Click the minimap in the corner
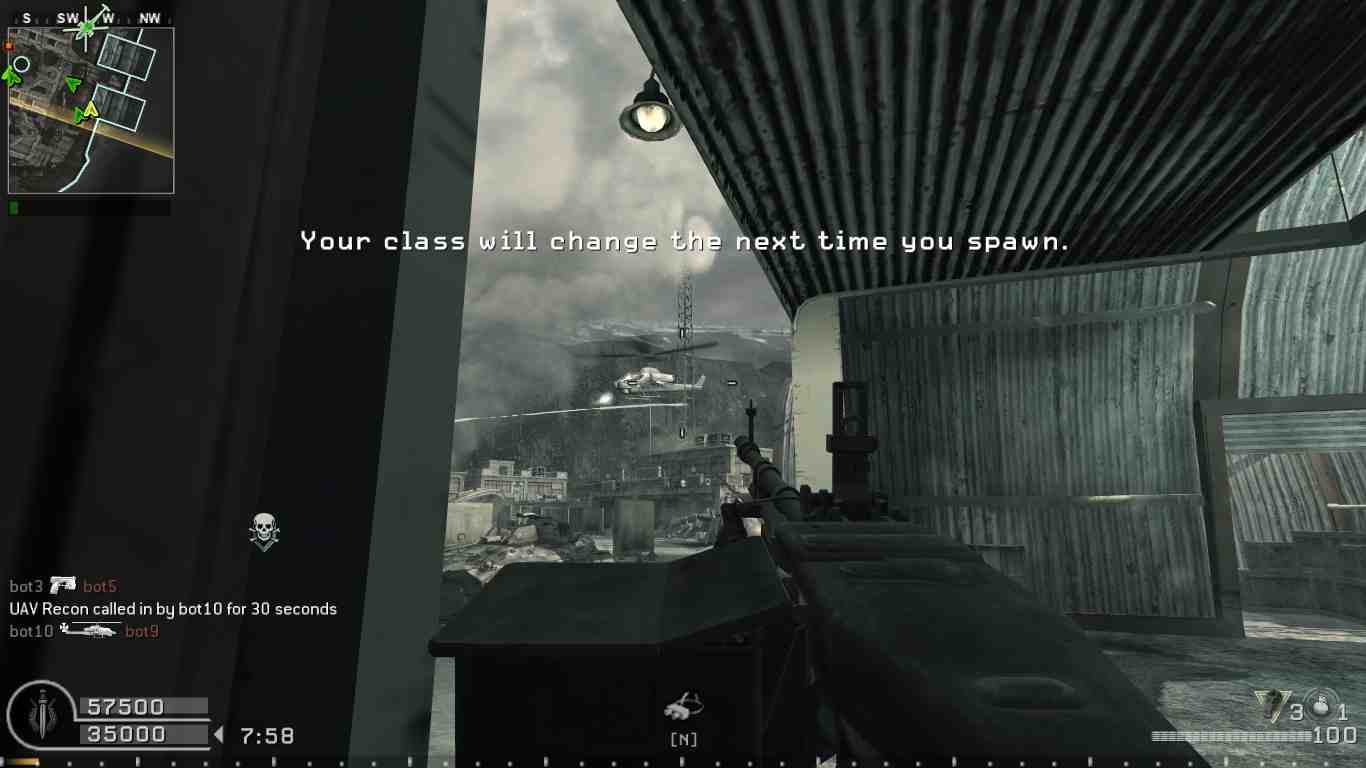1366x768 pixels. pyautogui.click(x=91, y=110)
